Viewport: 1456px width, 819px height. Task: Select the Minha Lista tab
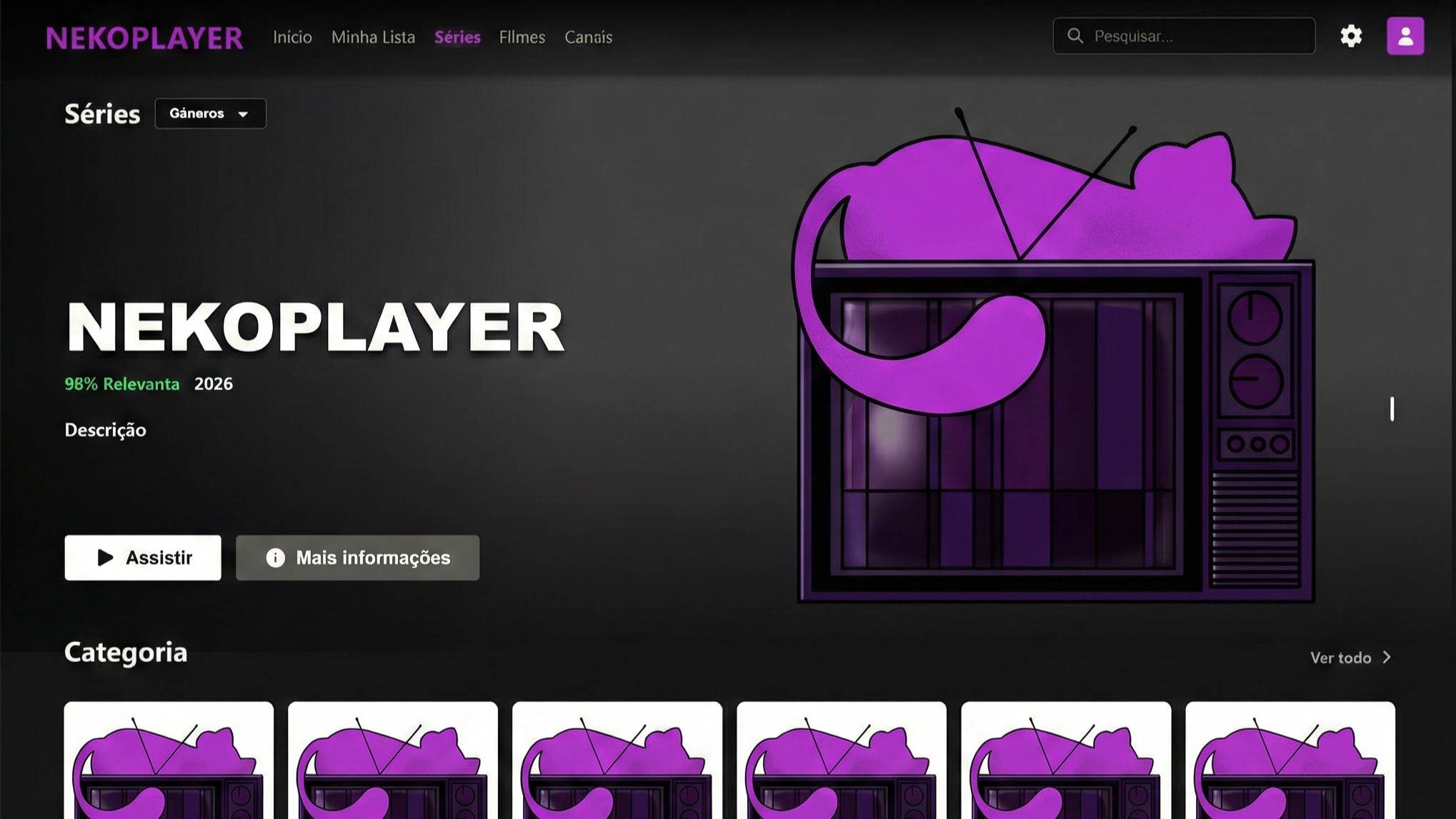tap(373, 37)
